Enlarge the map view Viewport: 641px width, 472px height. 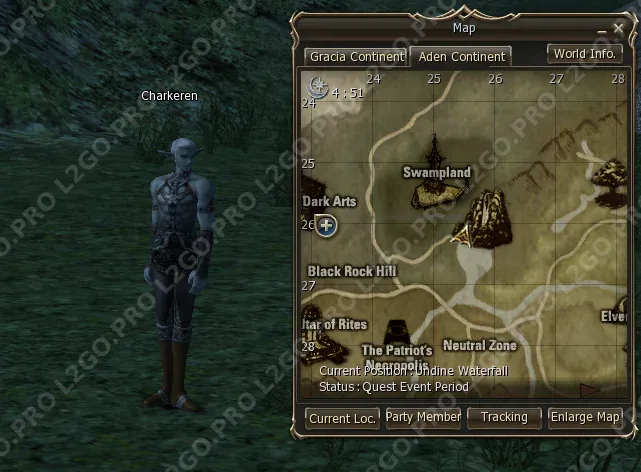point(585,417)
